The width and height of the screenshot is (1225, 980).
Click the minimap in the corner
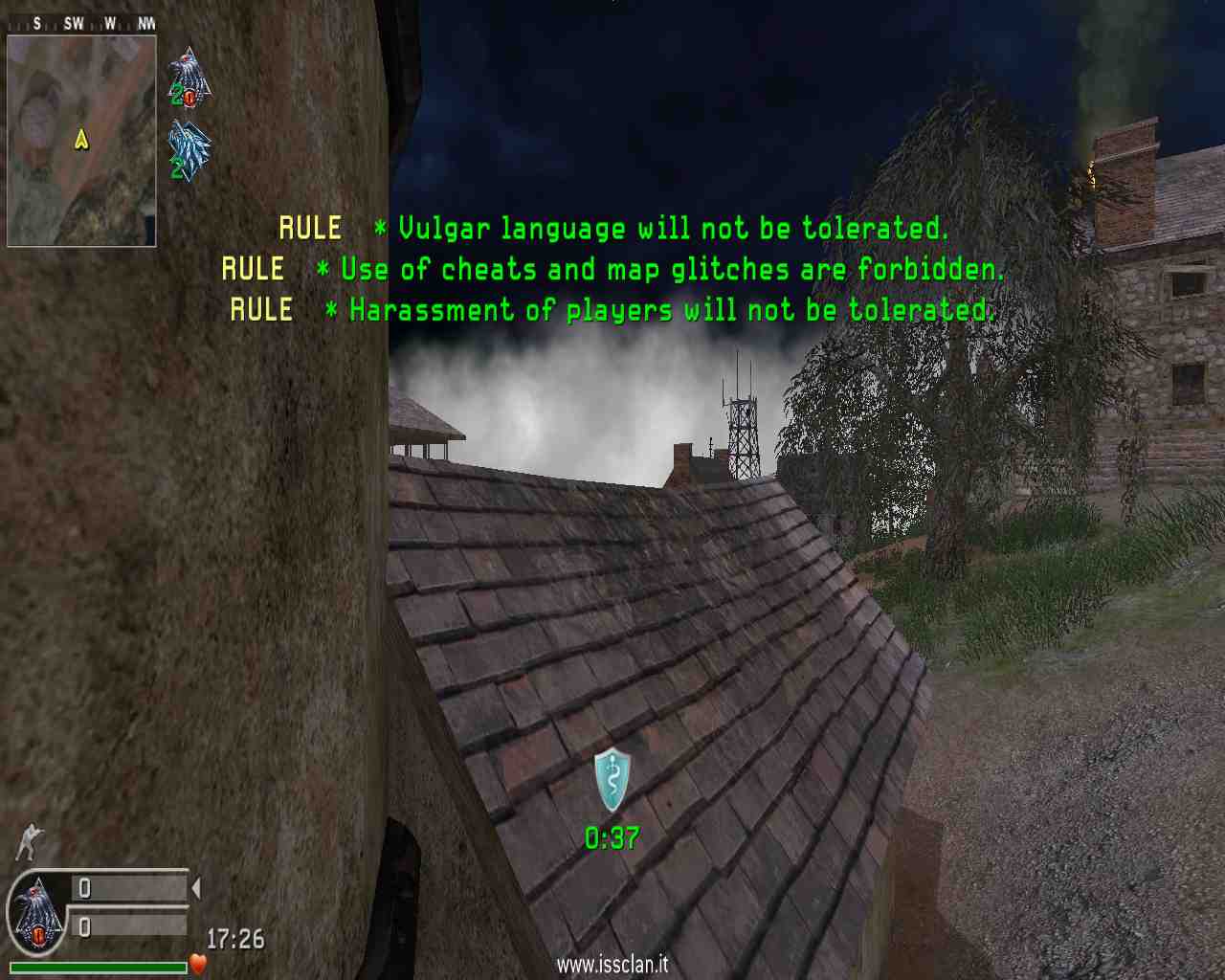81,141
